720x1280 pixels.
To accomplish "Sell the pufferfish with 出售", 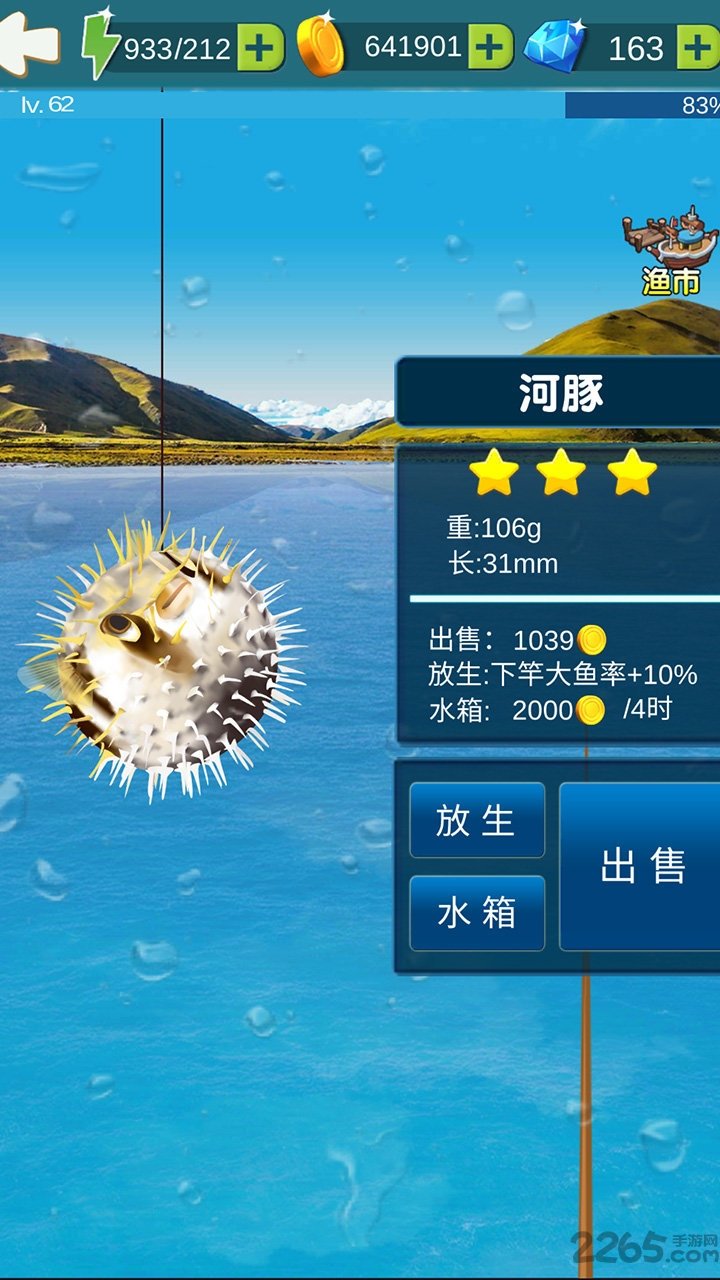I will pos(642,866).
